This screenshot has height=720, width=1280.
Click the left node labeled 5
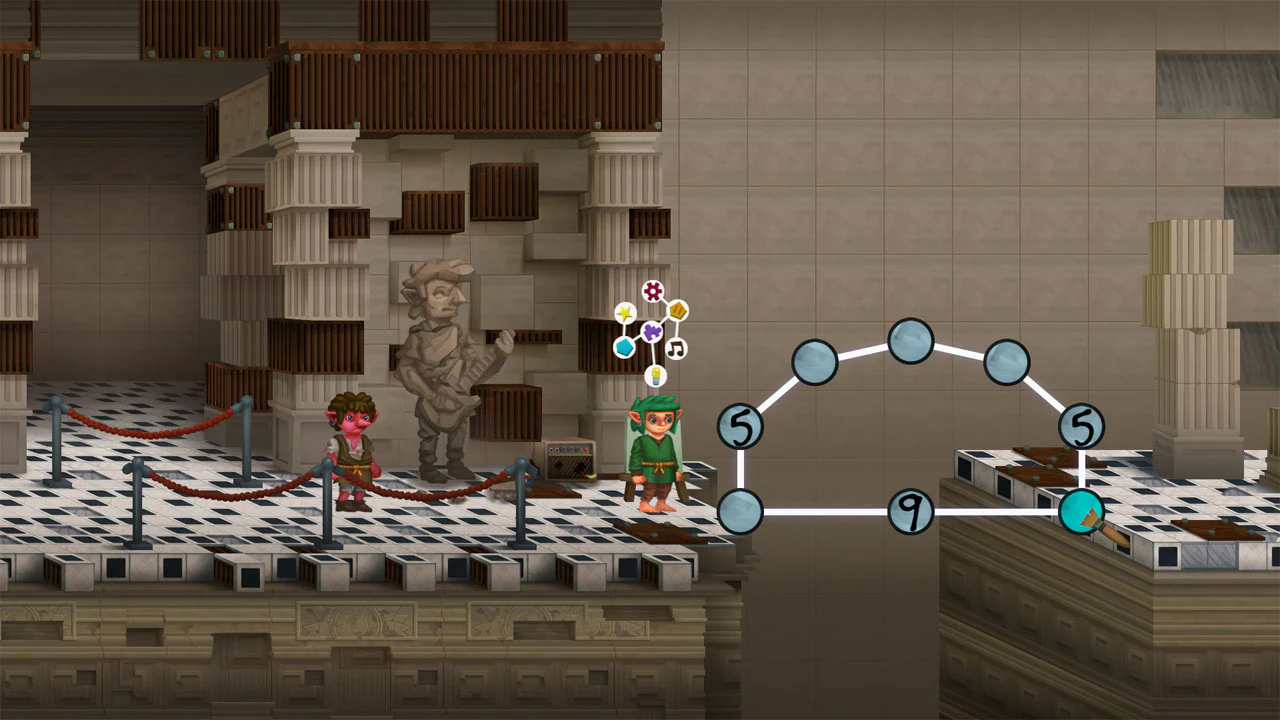[743, 425]
